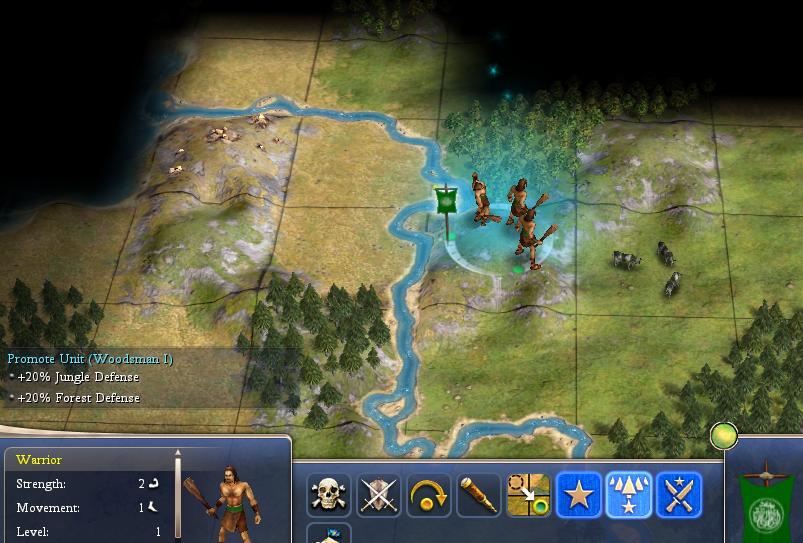Screen dimensions: 803x543
Task: Choose the curved yellow arrow skip turn action
Action: pos(429,495)
